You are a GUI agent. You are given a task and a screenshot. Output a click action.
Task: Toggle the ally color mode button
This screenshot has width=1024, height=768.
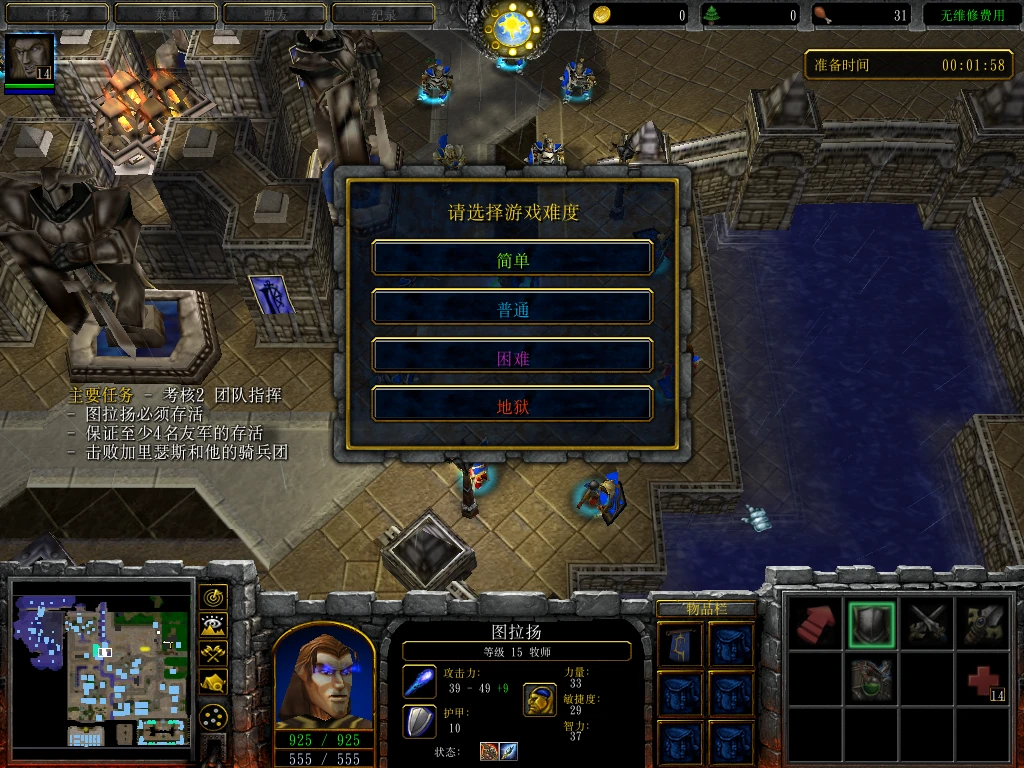(x=213, y=654)
